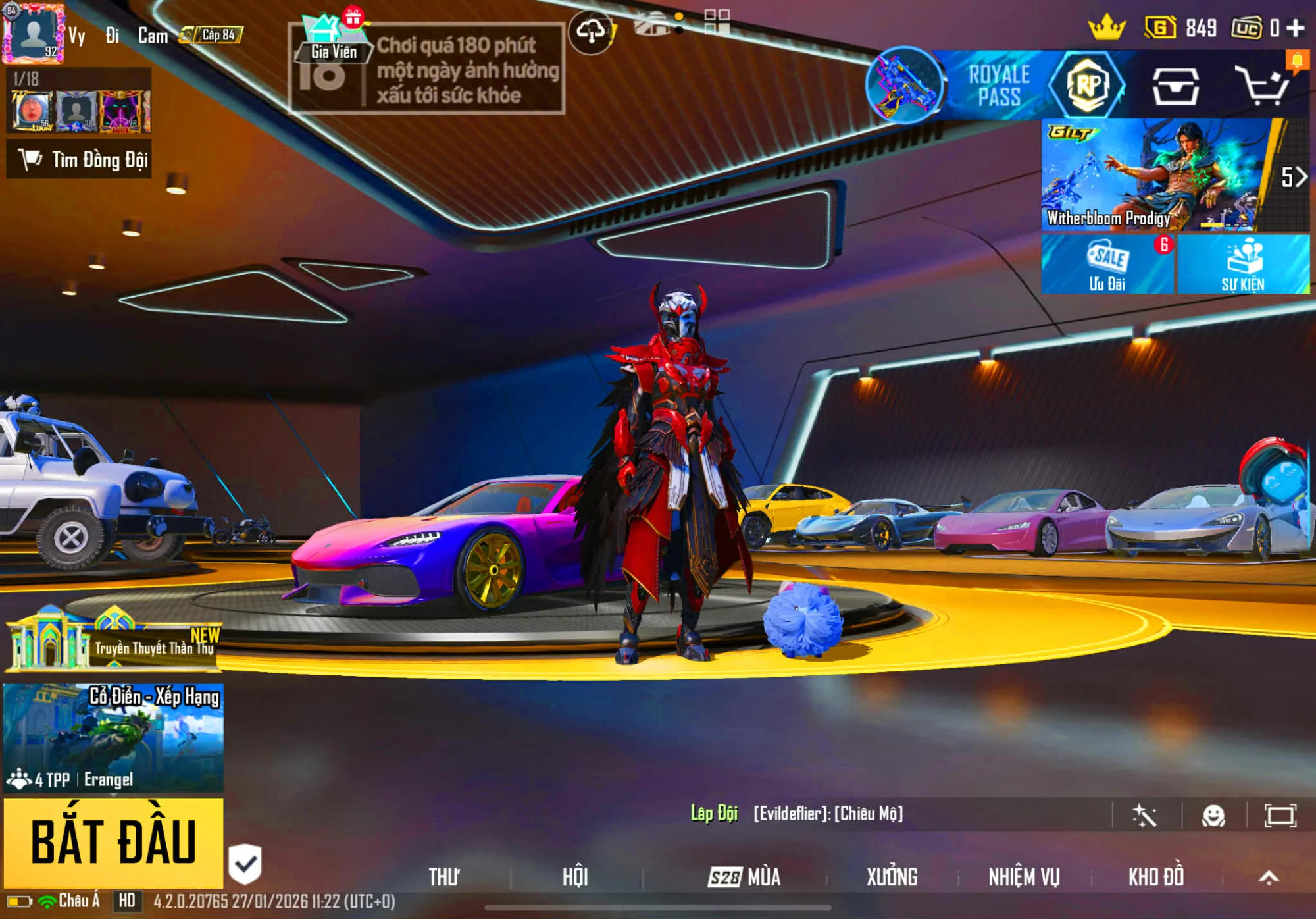Open the inventory crate icon

(x=1175, y=86)
